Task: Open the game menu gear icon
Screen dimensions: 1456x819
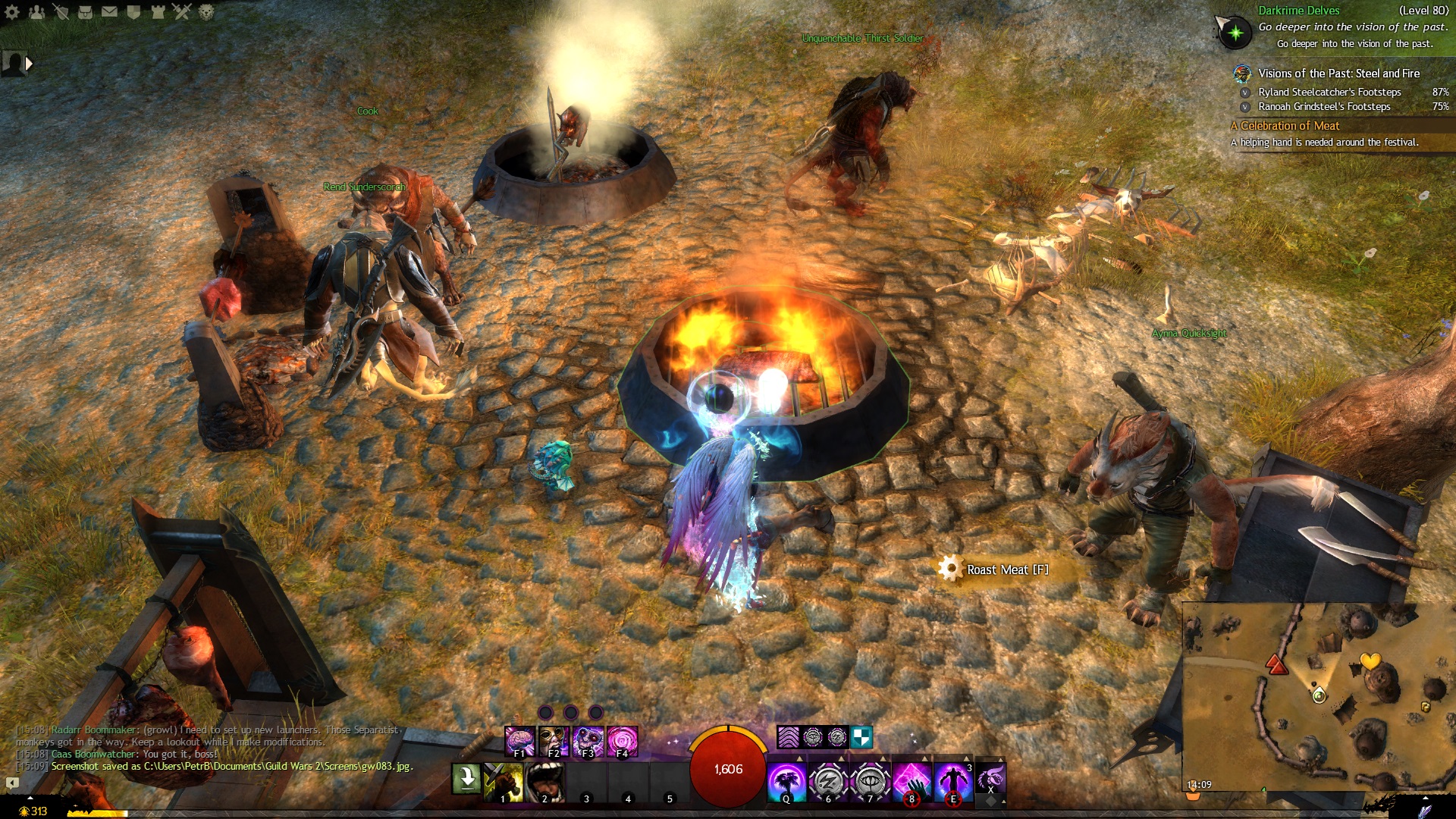Action: click(12, 11)
